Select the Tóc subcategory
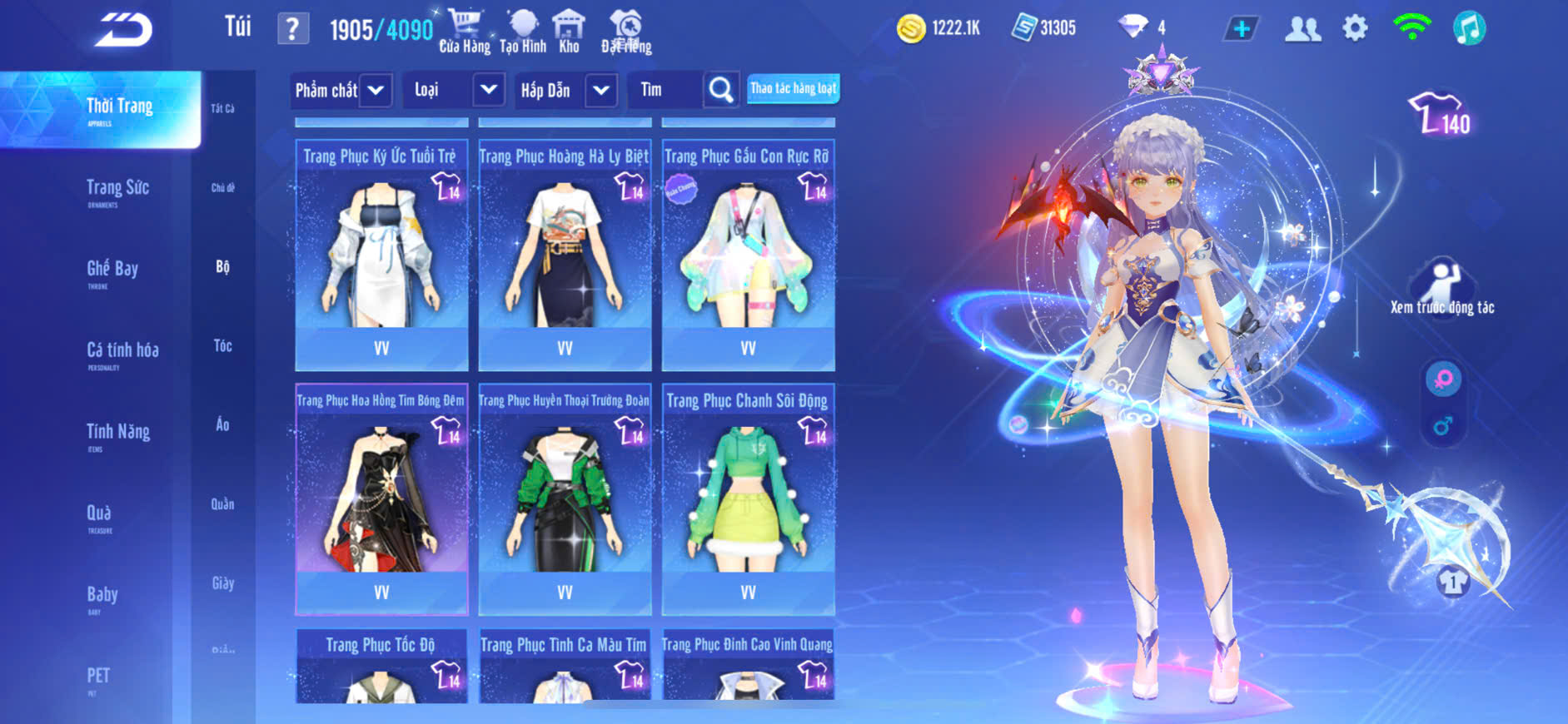This screenshot has height=724, width=1568. click(222, 345)
